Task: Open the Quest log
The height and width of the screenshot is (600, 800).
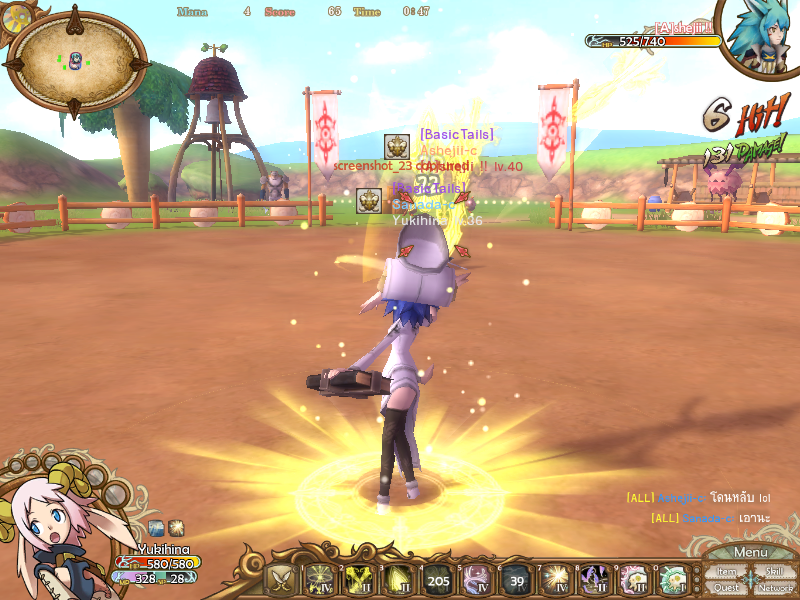Action: [x=727, y=588]
